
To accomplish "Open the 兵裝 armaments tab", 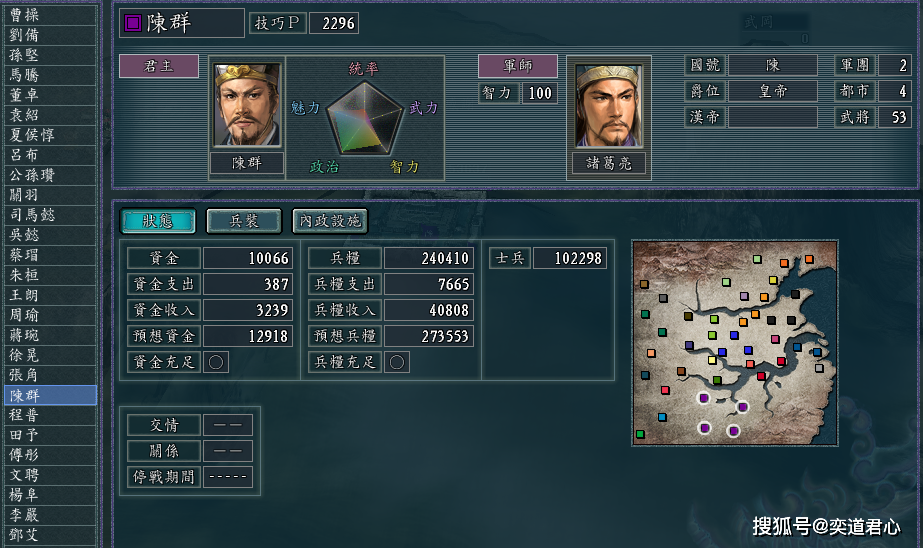I will click(244, 220).
